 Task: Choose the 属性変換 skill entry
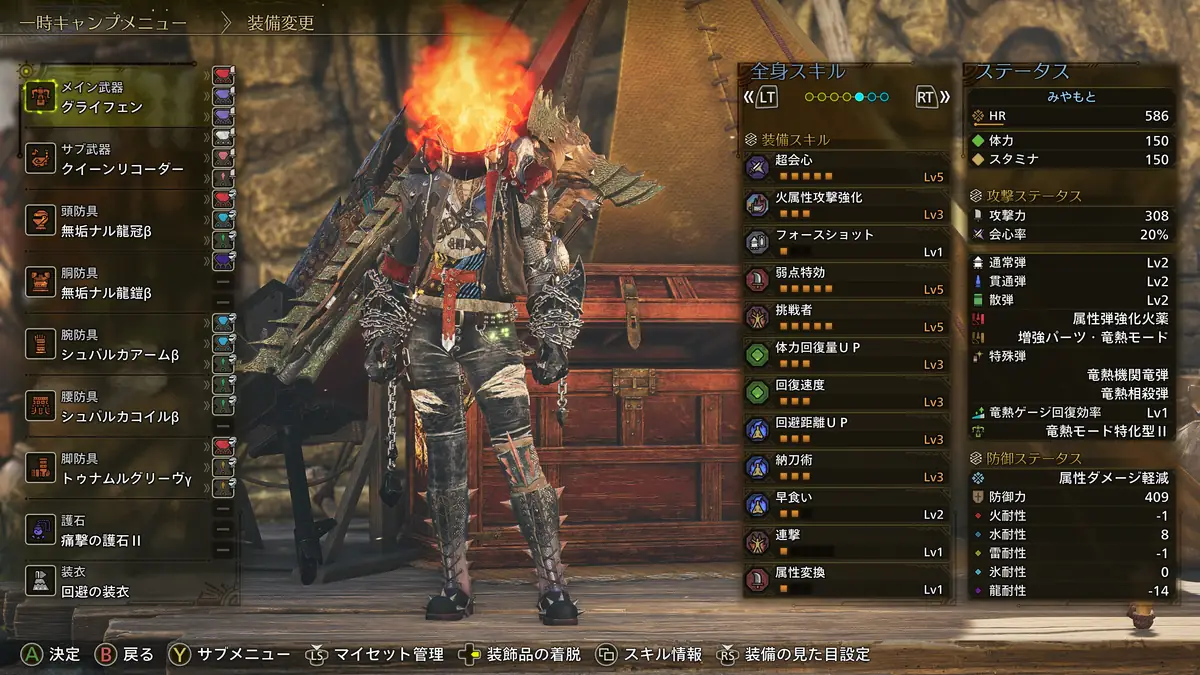tap(846, 580)
